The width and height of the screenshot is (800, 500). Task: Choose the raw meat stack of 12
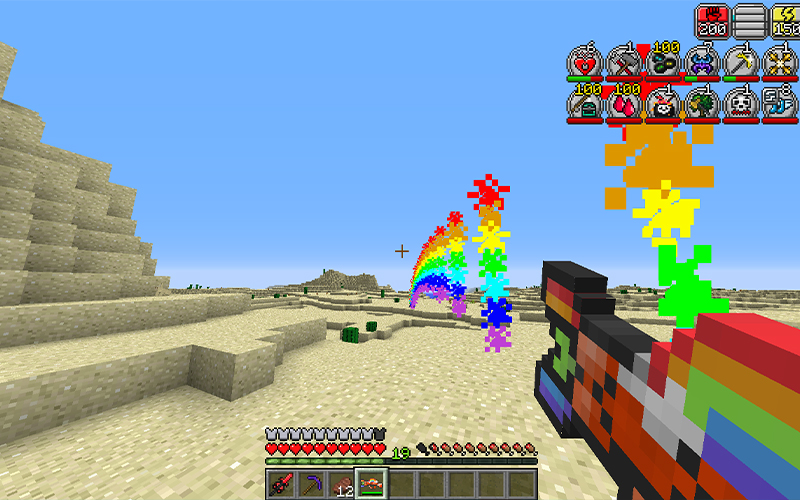coord(341,486)
